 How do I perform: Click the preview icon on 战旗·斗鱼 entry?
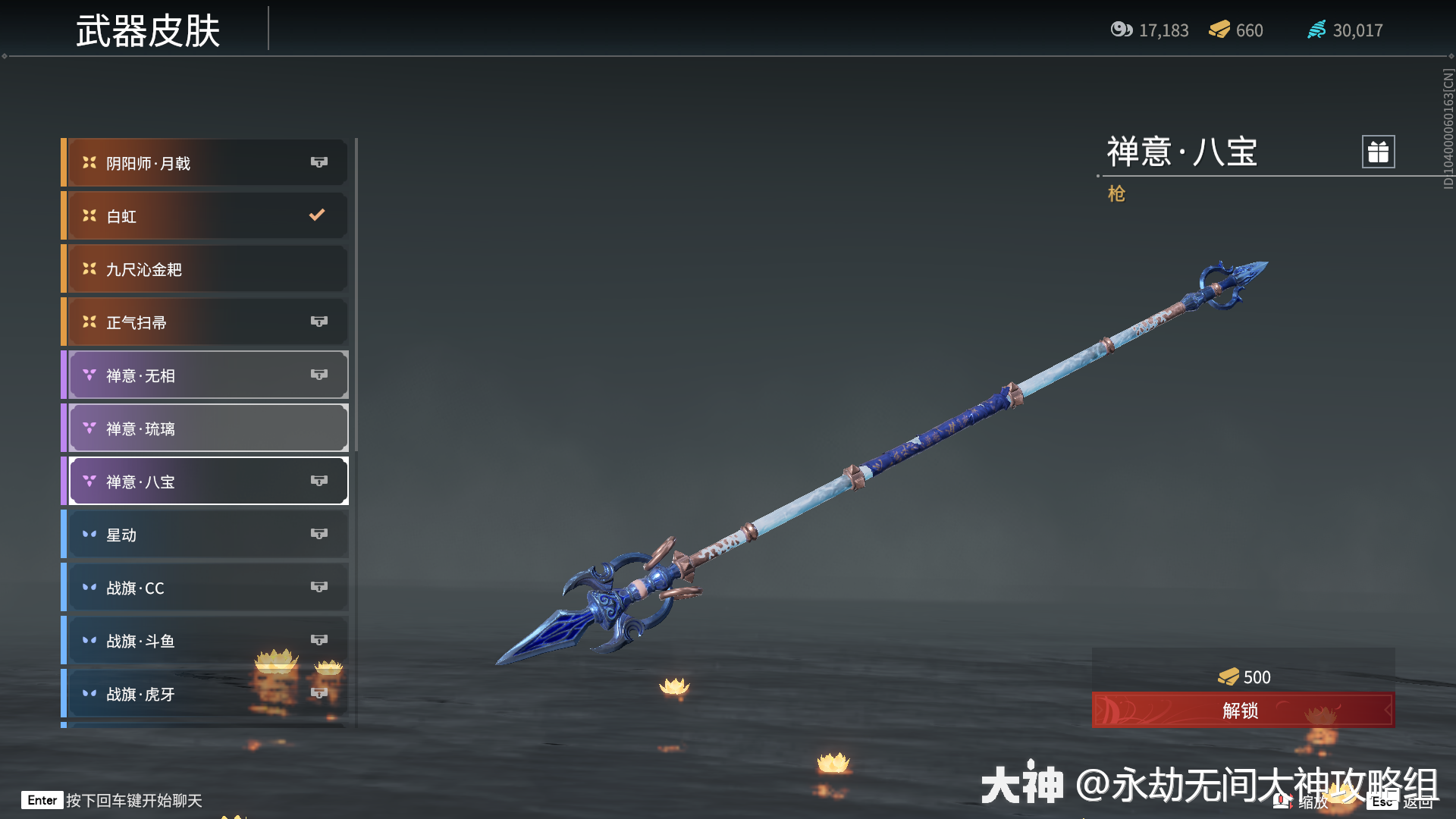(x=319, y=640)
